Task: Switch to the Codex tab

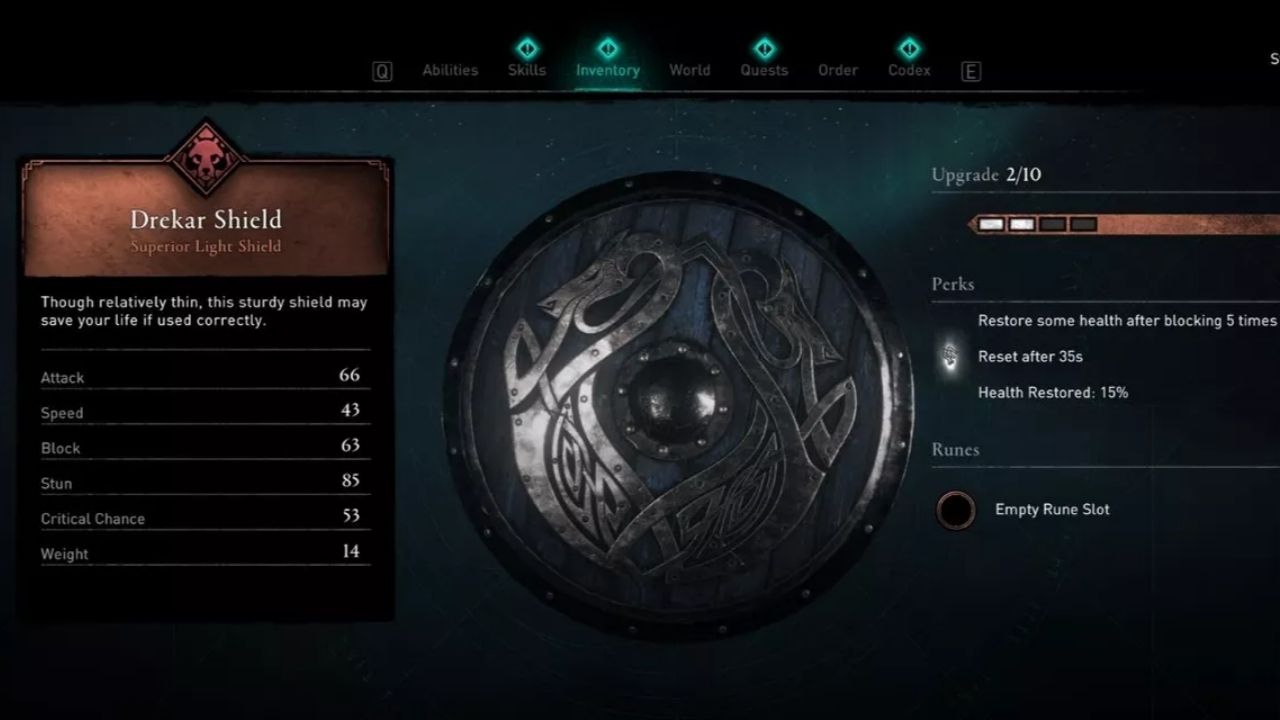Action: tap(908, 70)
